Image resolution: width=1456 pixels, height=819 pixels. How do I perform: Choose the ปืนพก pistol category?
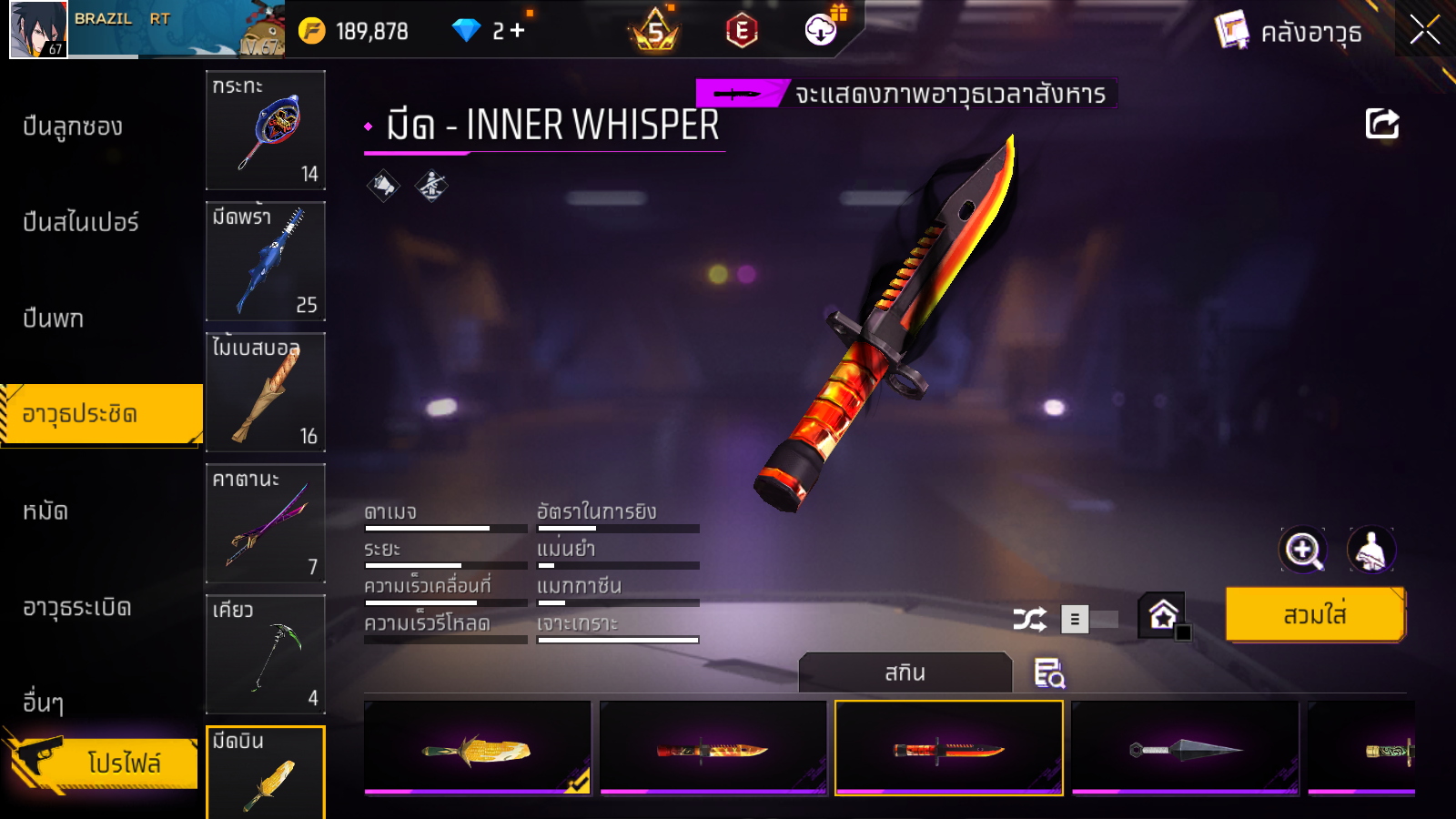[x=54, y=318]
